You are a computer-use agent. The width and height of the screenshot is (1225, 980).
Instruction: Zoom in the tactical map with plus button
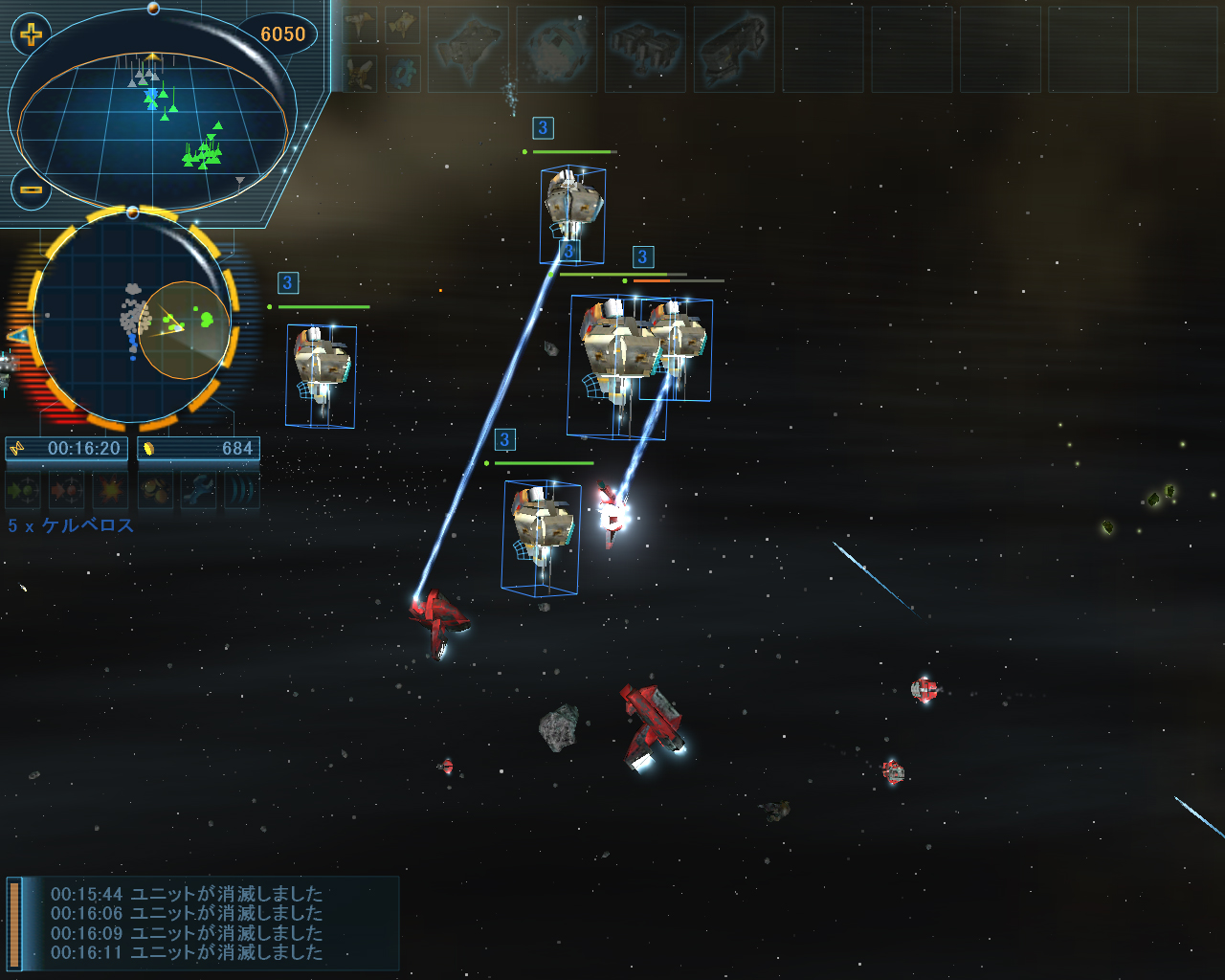(x=32, y=35)
